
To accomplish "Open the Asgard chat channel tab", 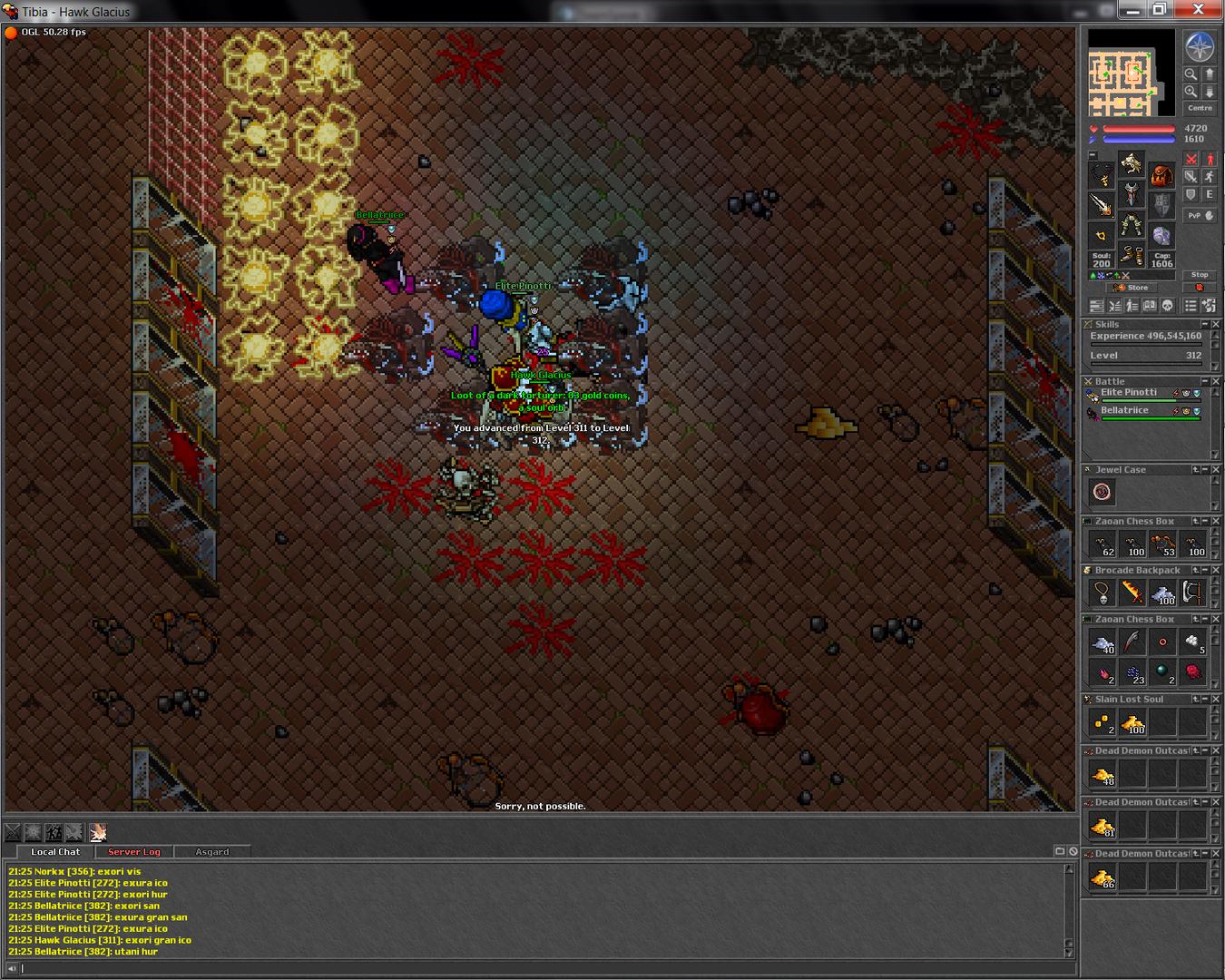I will 212,852.
